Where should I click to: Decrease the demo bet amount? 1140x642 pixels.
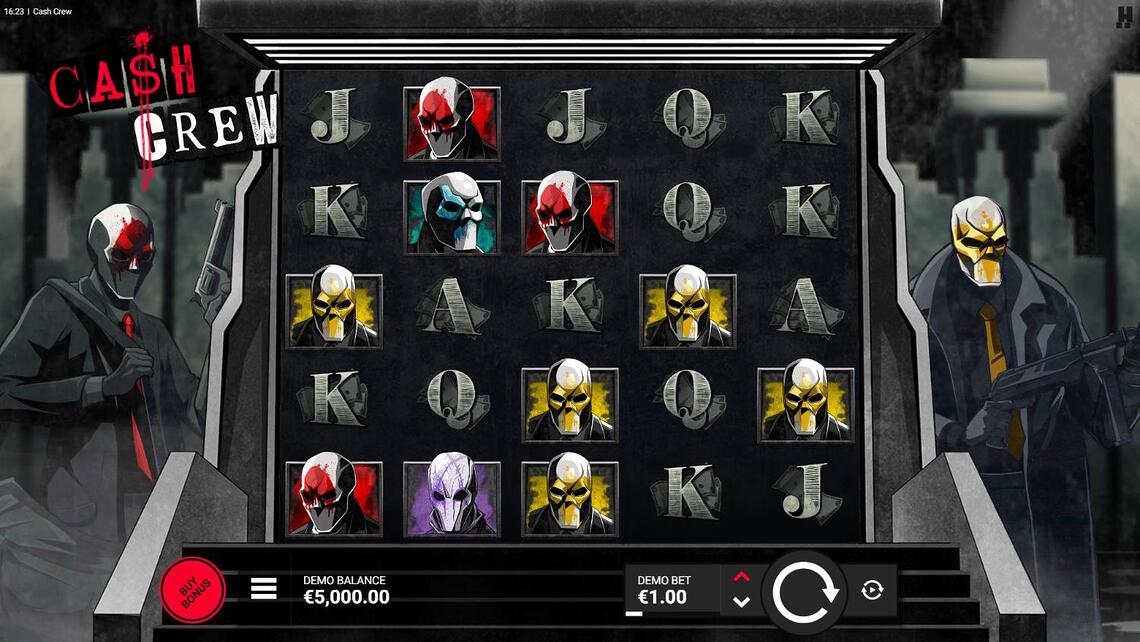tap(741, 602)
